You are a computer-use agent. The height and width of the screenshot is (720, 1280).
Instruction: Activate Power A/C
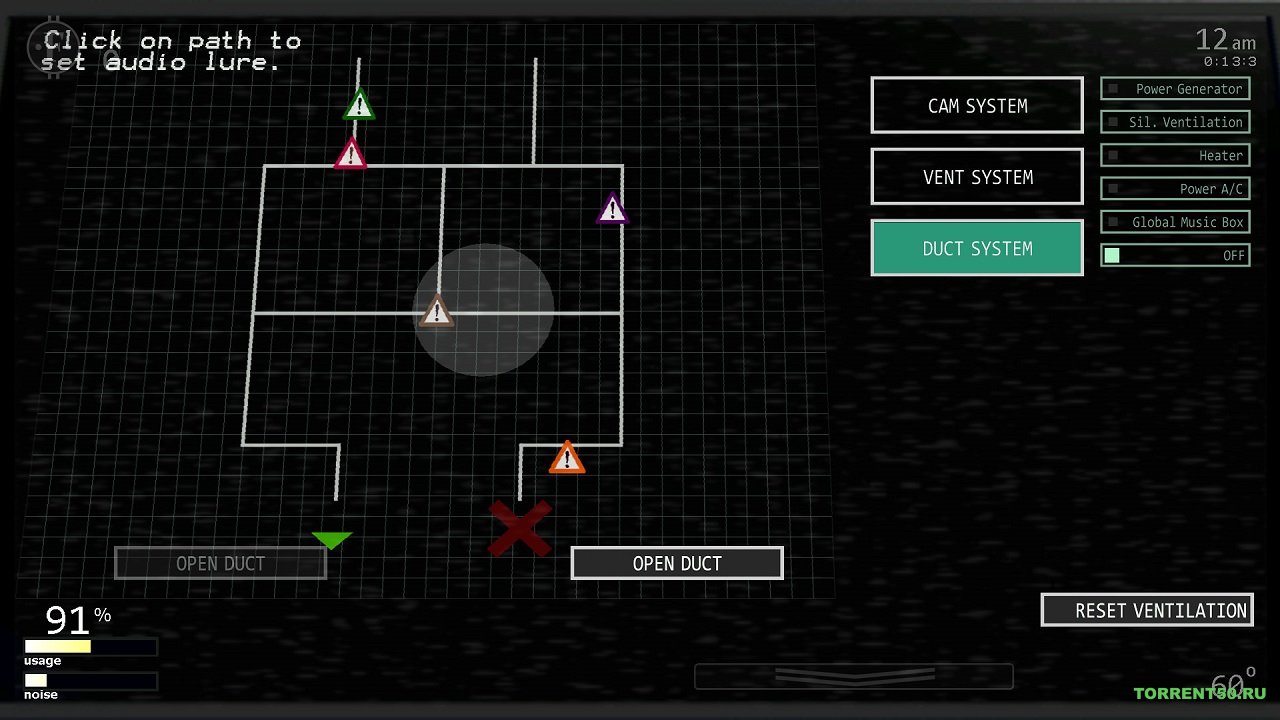click(x=1175, y=188)
